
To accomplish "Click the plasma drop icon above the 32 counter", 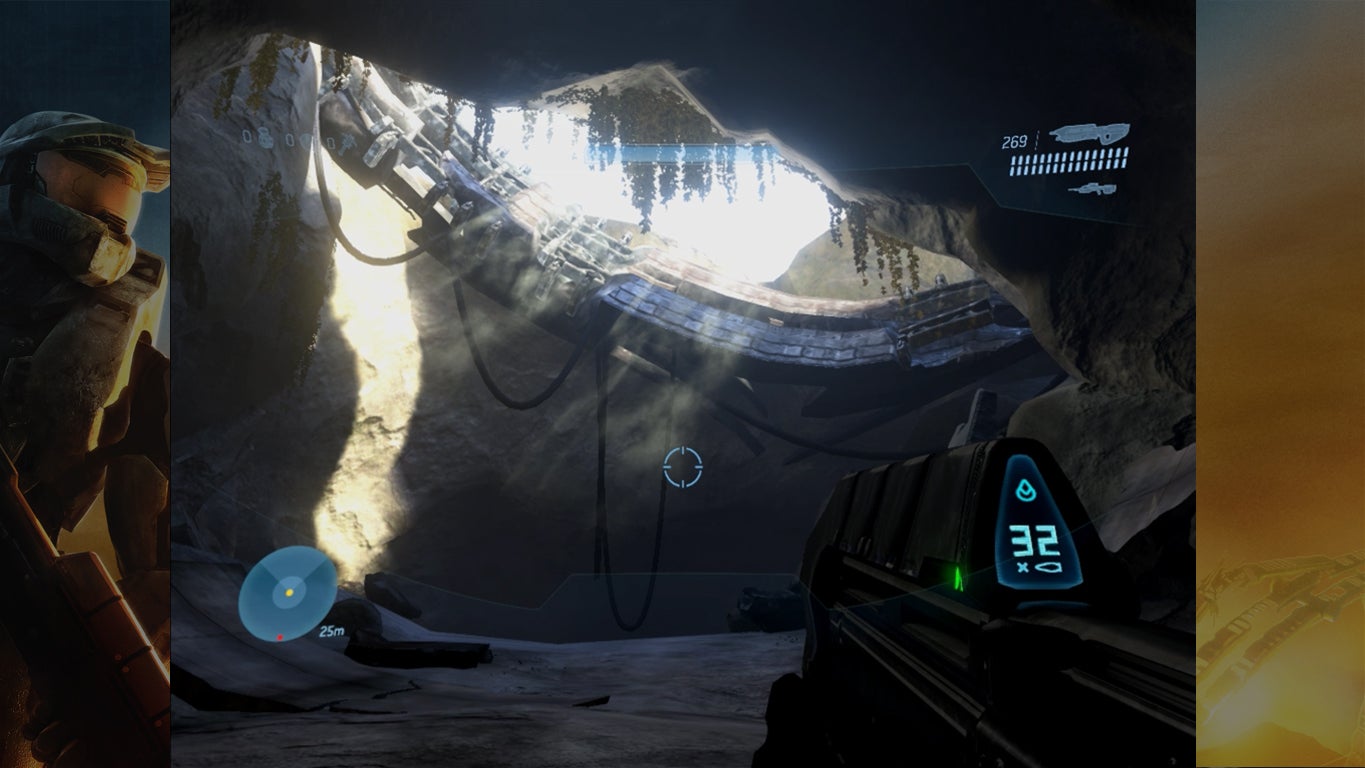I will [x=1027, y=490].
